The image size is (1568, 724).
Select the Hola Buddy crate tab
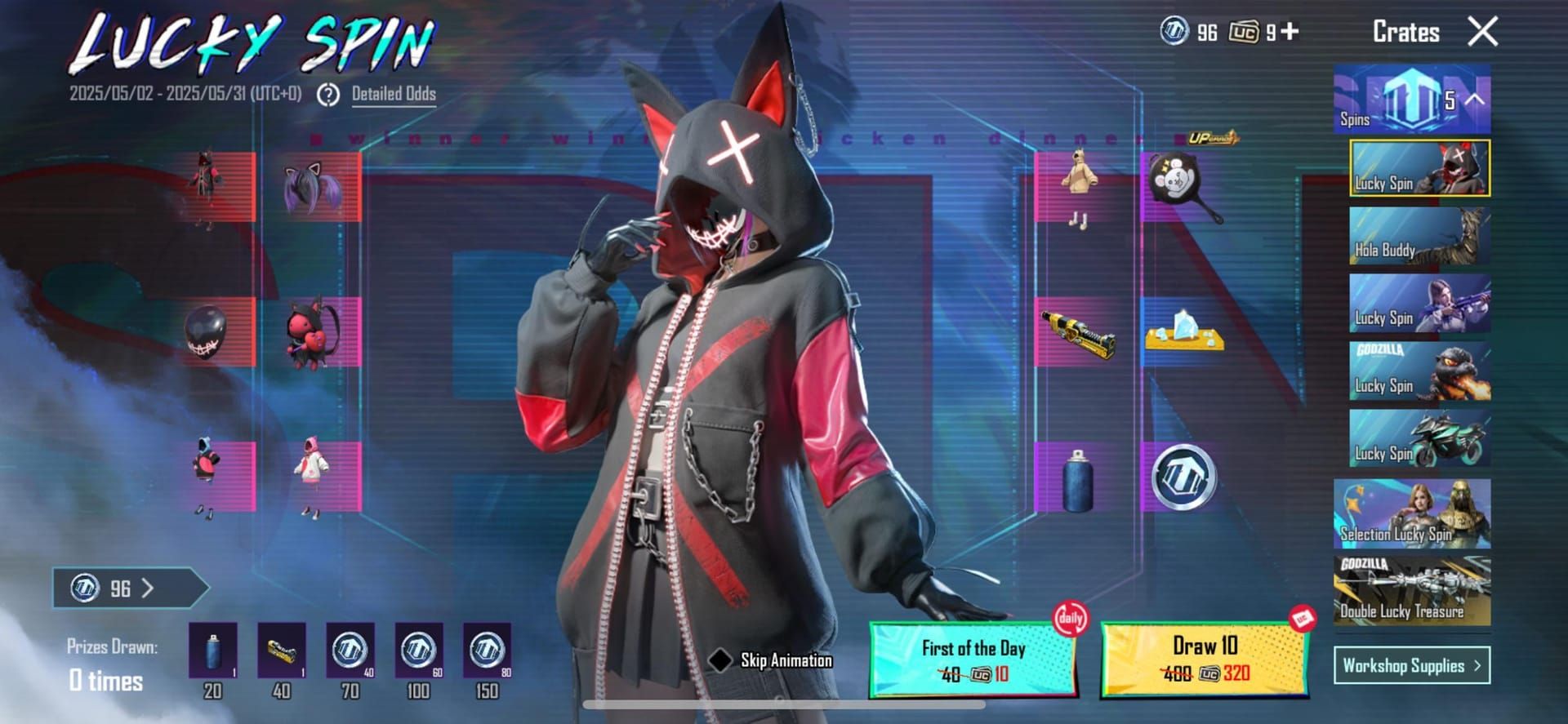(1419, 236)
